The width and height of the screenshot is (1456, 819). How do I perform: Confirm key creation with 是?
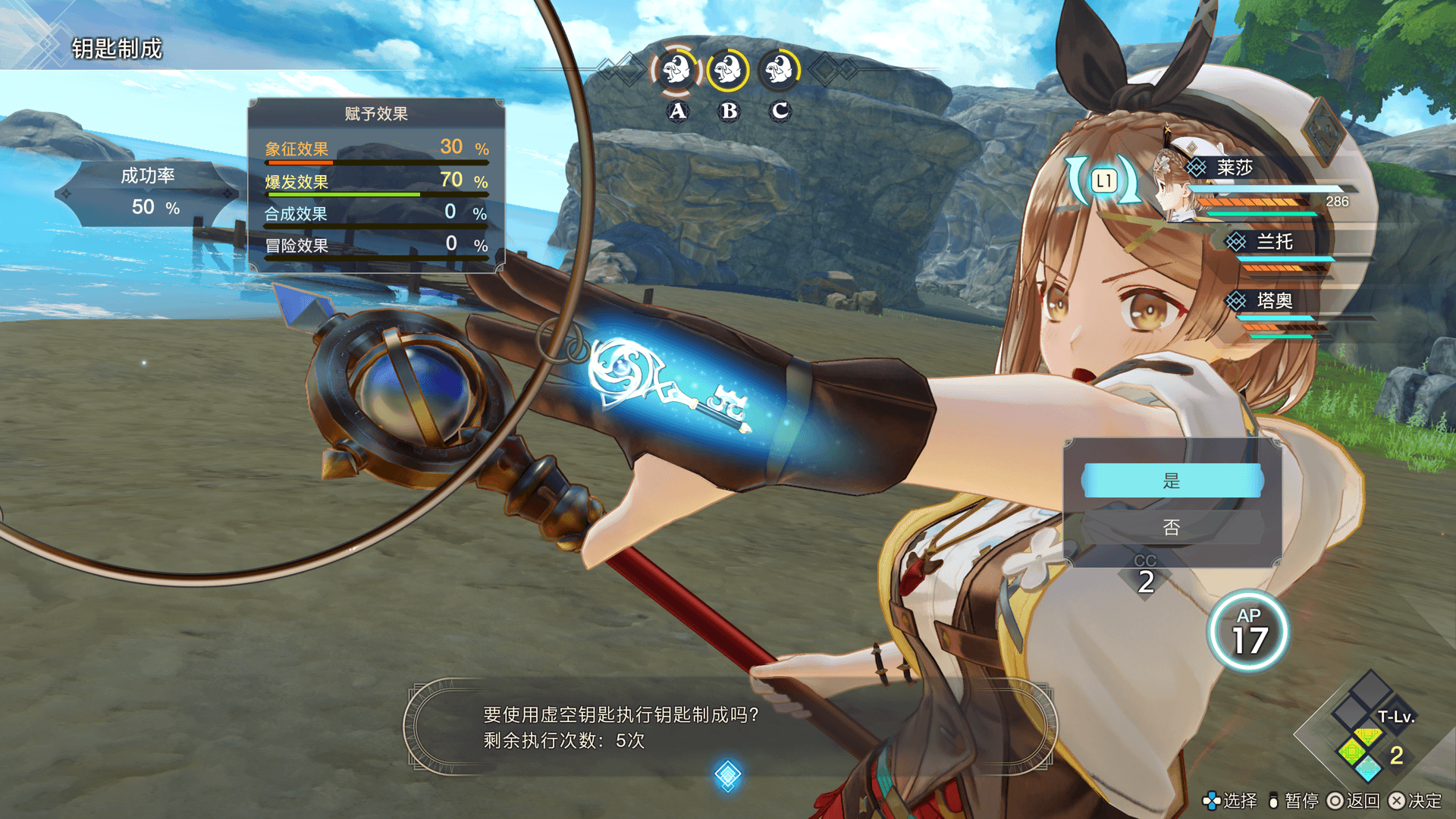[1172, 481]
